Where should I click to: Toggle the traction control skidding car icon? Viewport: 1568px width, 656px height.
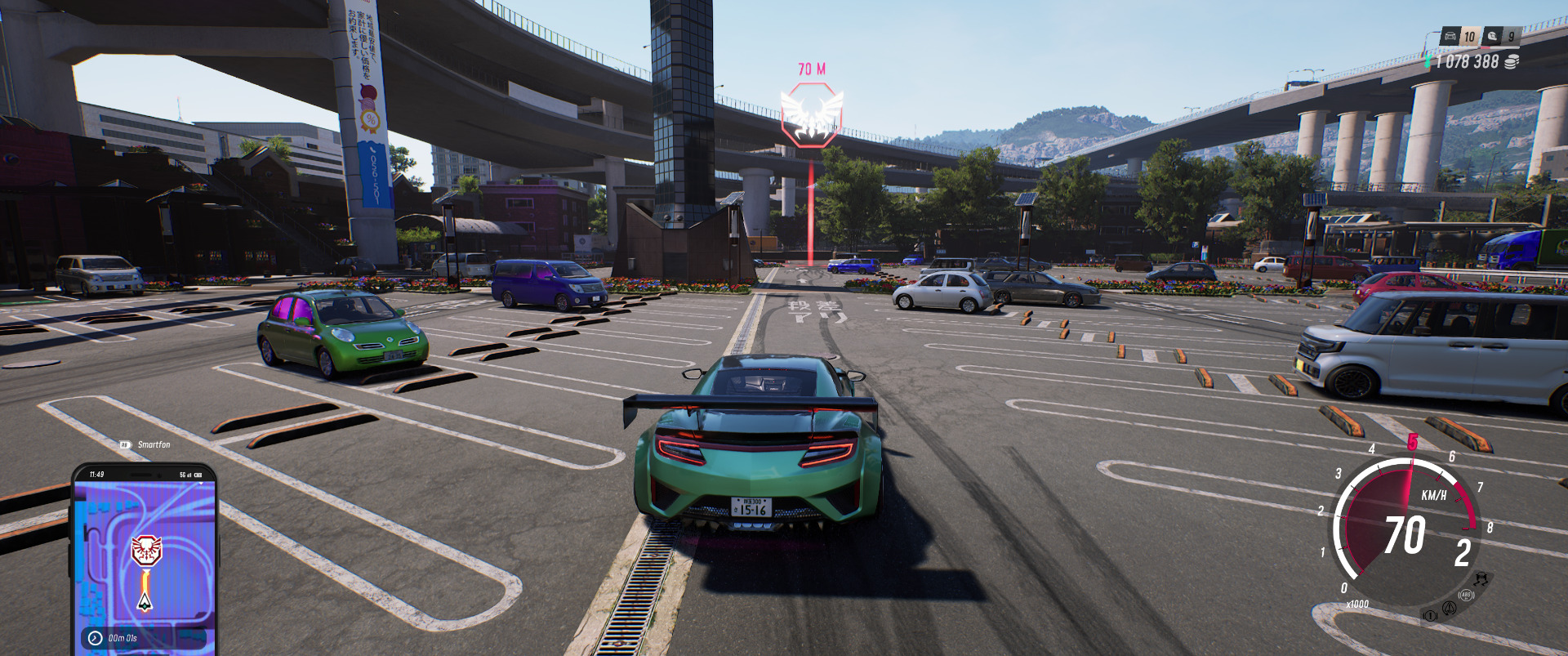click(1481, 579)
